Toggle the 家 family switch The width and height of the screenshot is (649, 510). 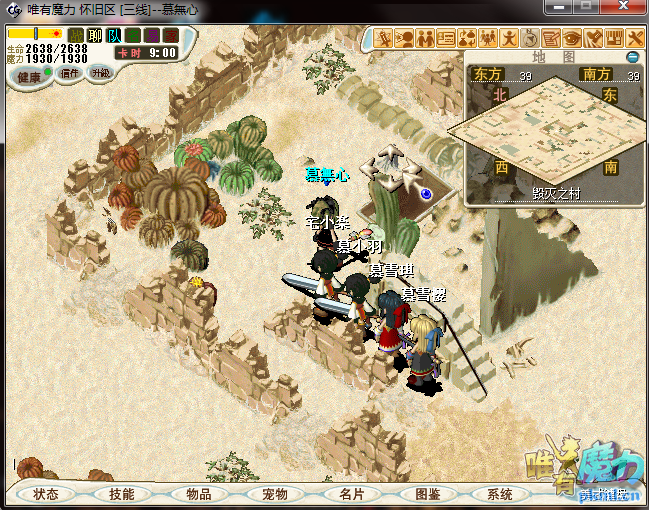point(171,36)
